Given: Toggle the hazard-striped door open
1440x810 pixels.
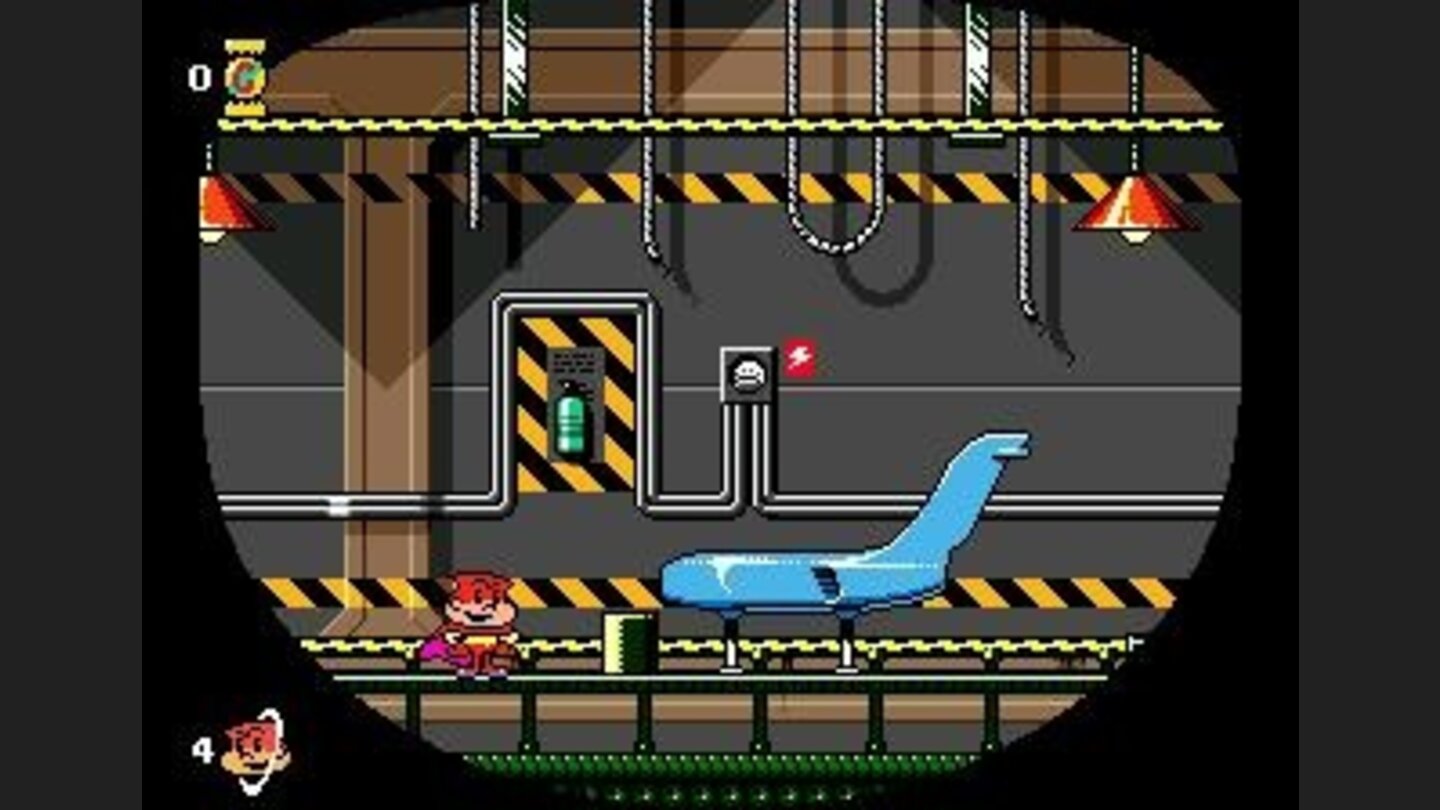Looking at the screenshot, I should point(563,400).
